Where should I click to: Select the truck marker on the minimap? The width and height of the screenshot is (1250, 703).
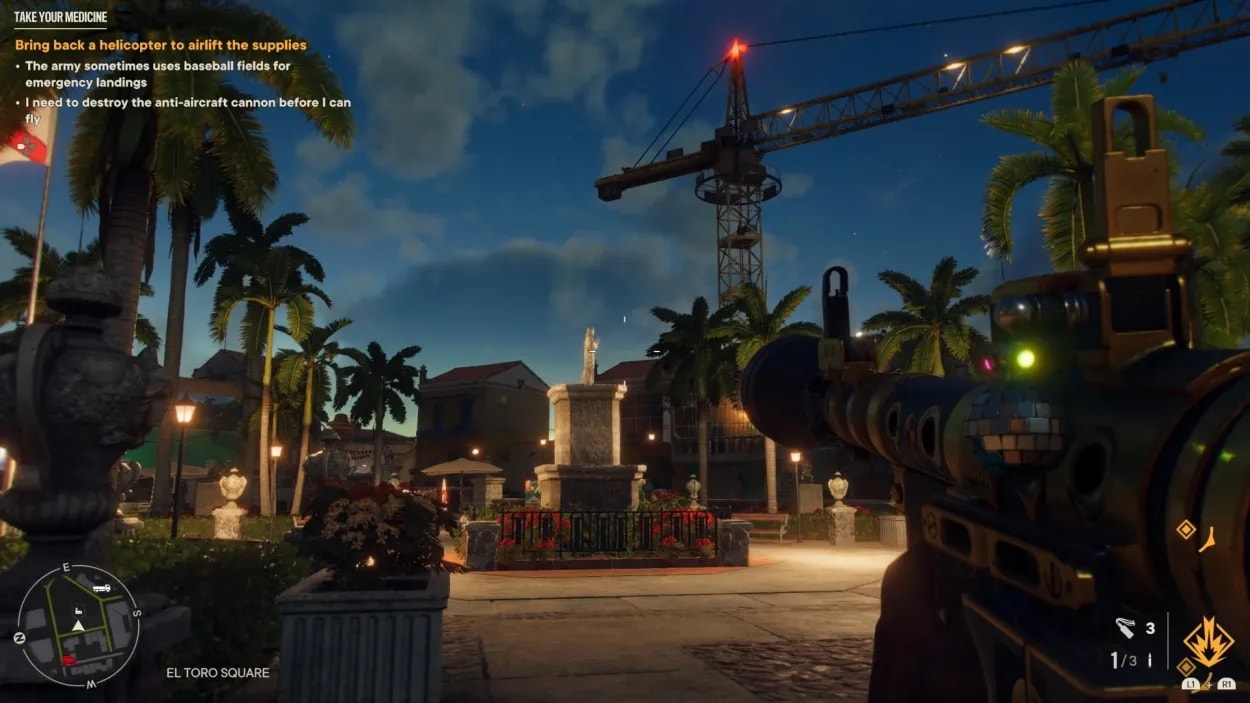coord(101,588)
